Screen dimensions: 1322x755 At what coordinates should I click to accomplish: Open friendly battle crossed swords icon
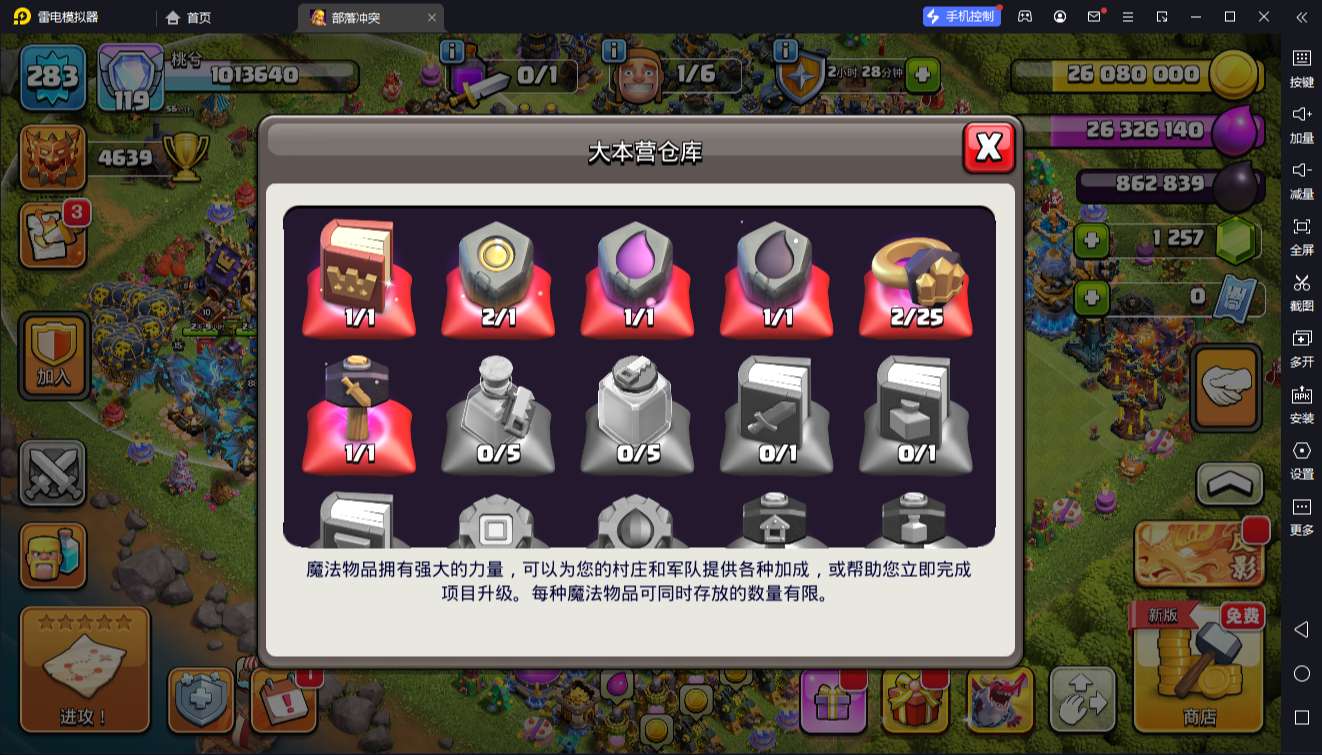[53, 471]
